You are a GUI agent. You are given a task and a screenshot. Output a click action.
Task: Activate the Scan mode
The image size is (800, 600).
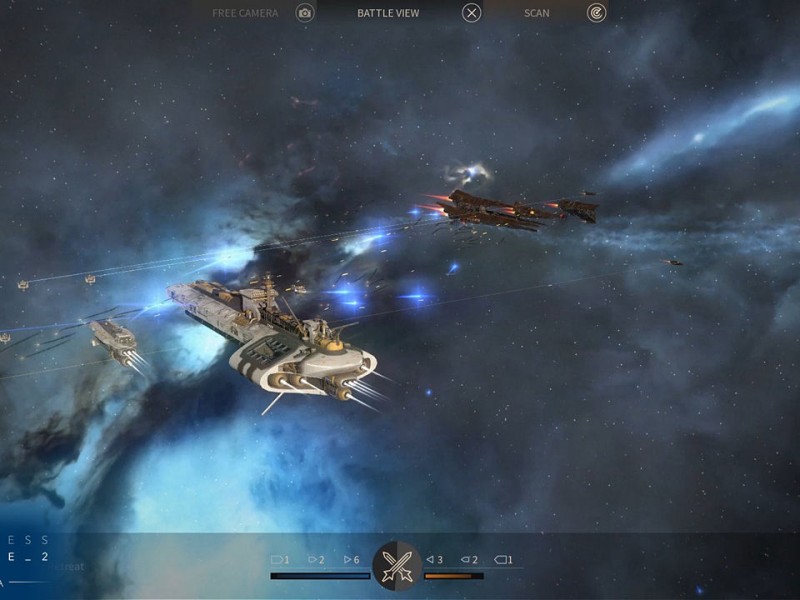[x=537, y=13]
